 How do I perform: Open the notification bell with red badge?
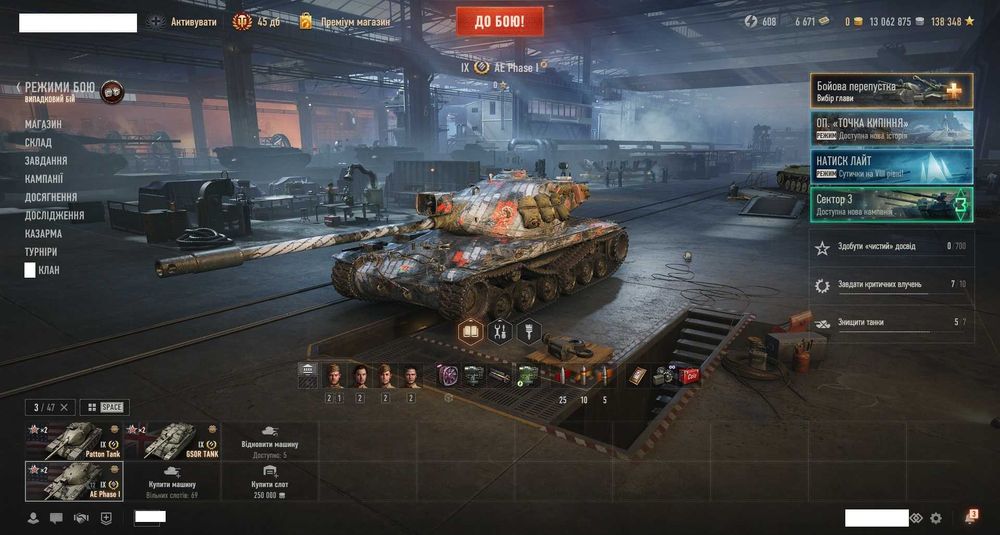[969, 517]
